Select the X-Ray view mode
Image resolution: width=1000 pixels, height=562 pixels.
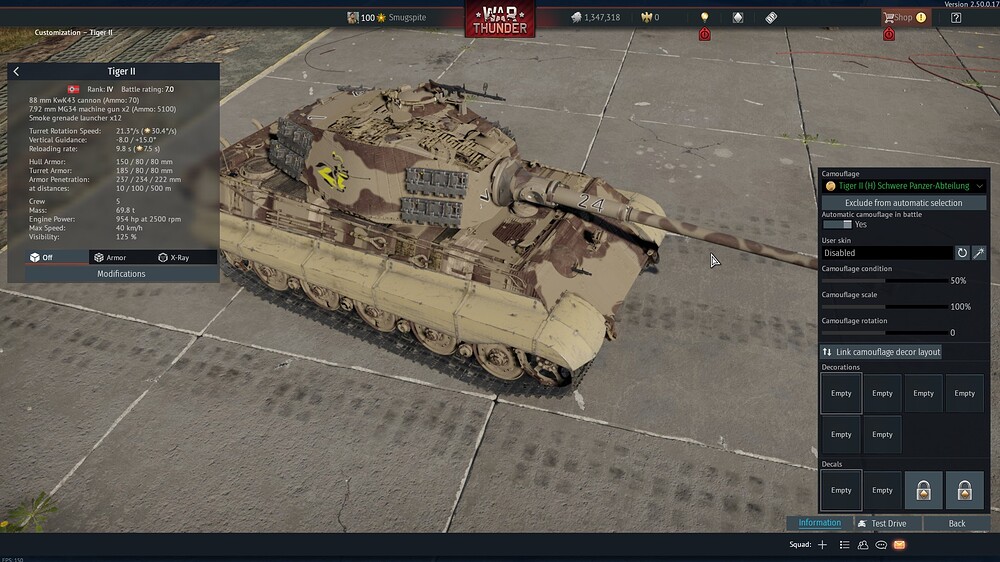point(174,257)
